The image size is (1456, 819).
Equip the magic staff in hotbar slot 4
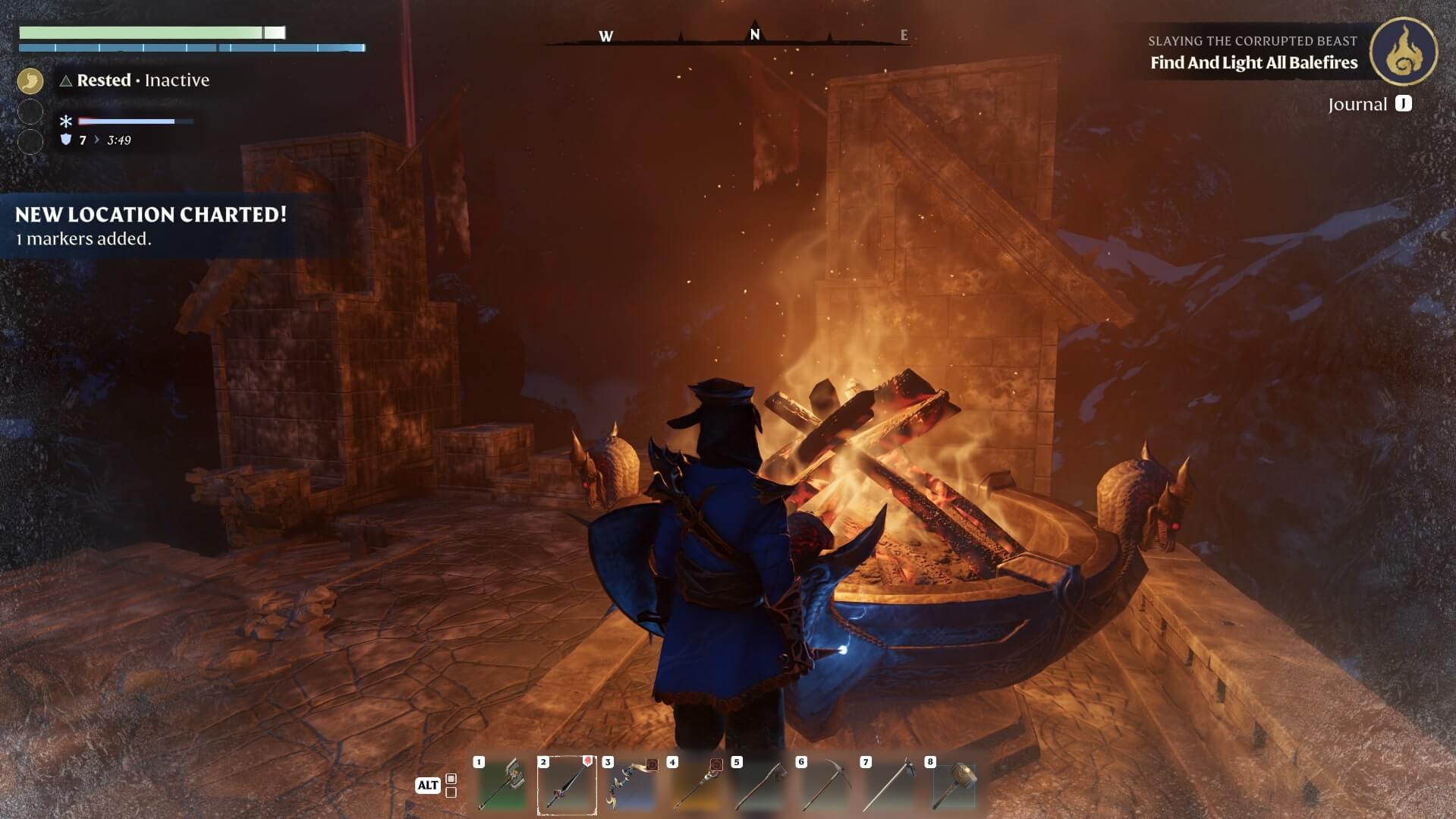696,785
